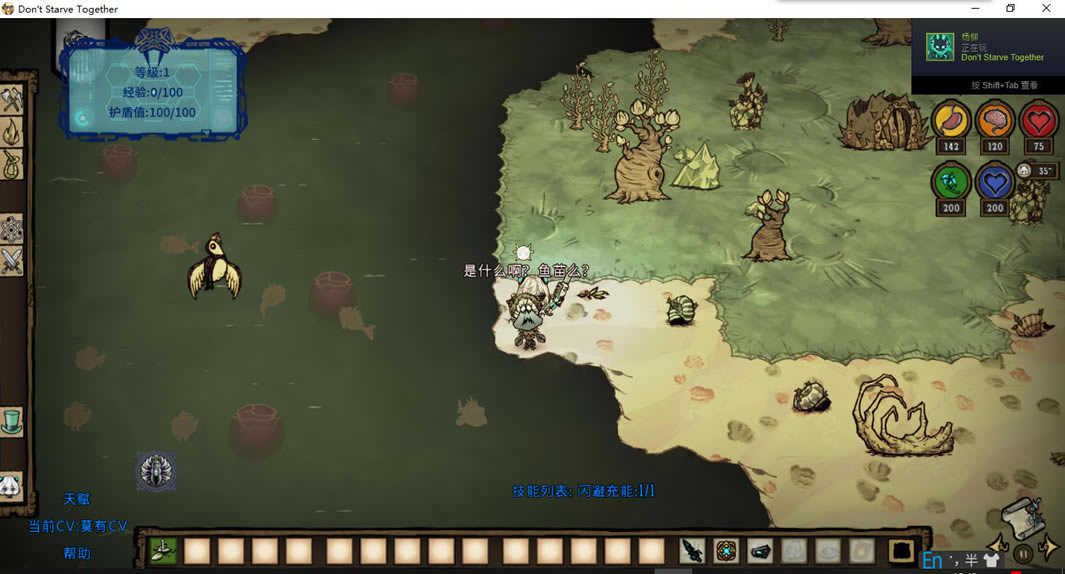Image resolution: width=1065 pixels, height=574 pixels.
Task: Open the green top hat Dress tab
Action: 12,421
